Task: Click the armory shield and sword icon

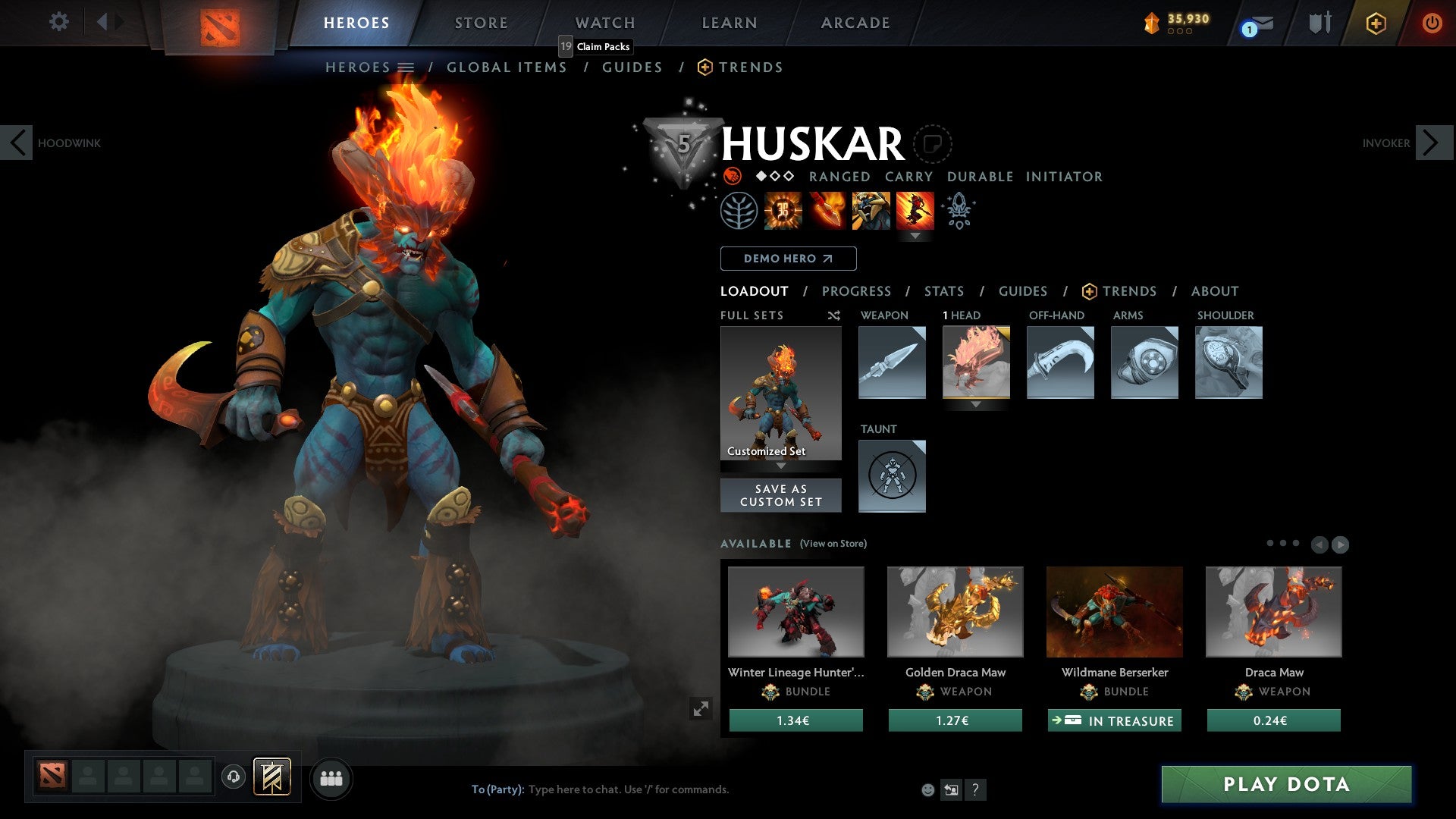Action: click(1321, 23)
